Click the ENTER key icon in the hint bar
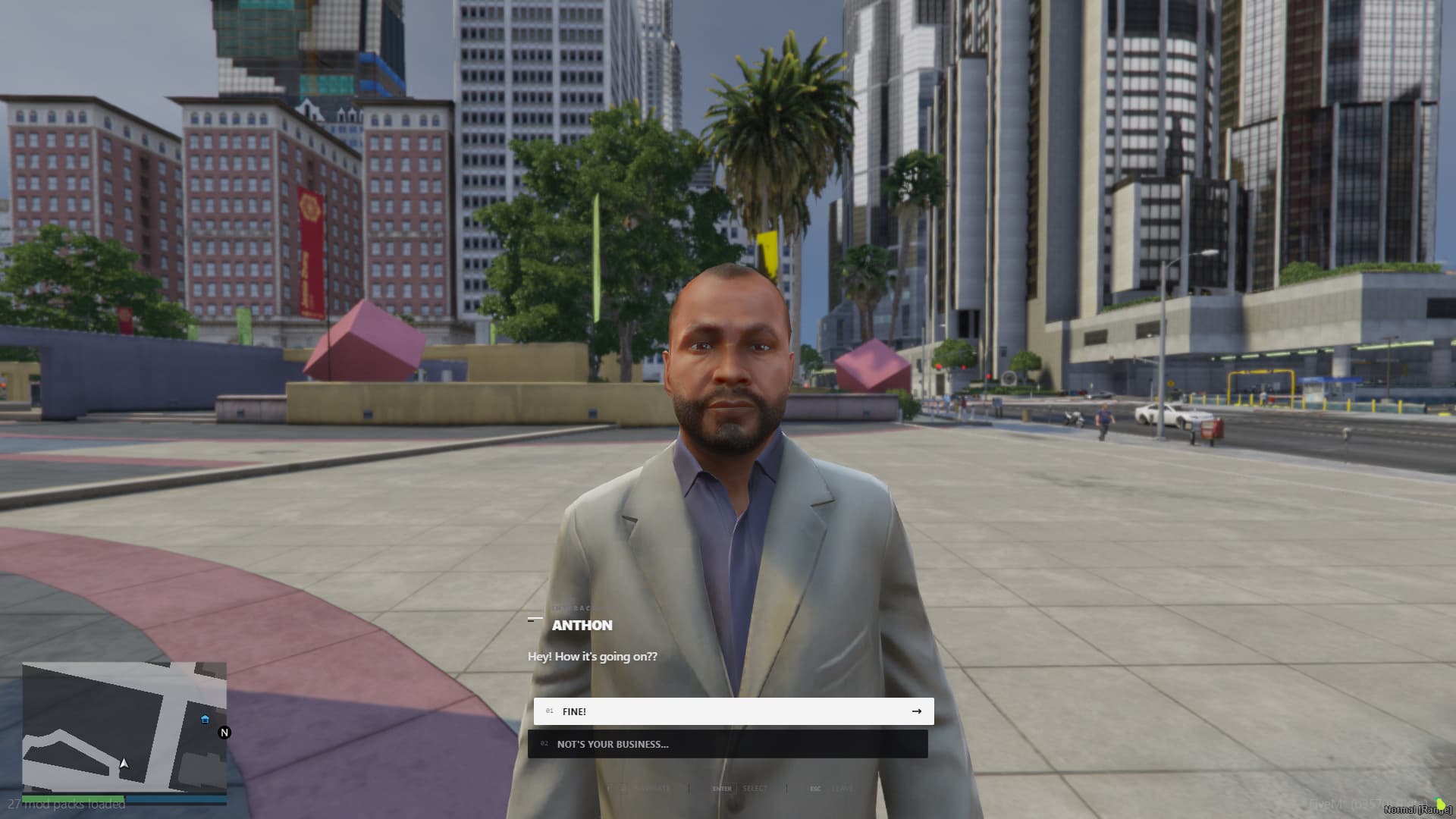Viewport: 1456px width, 819px height. coord(722,789)
